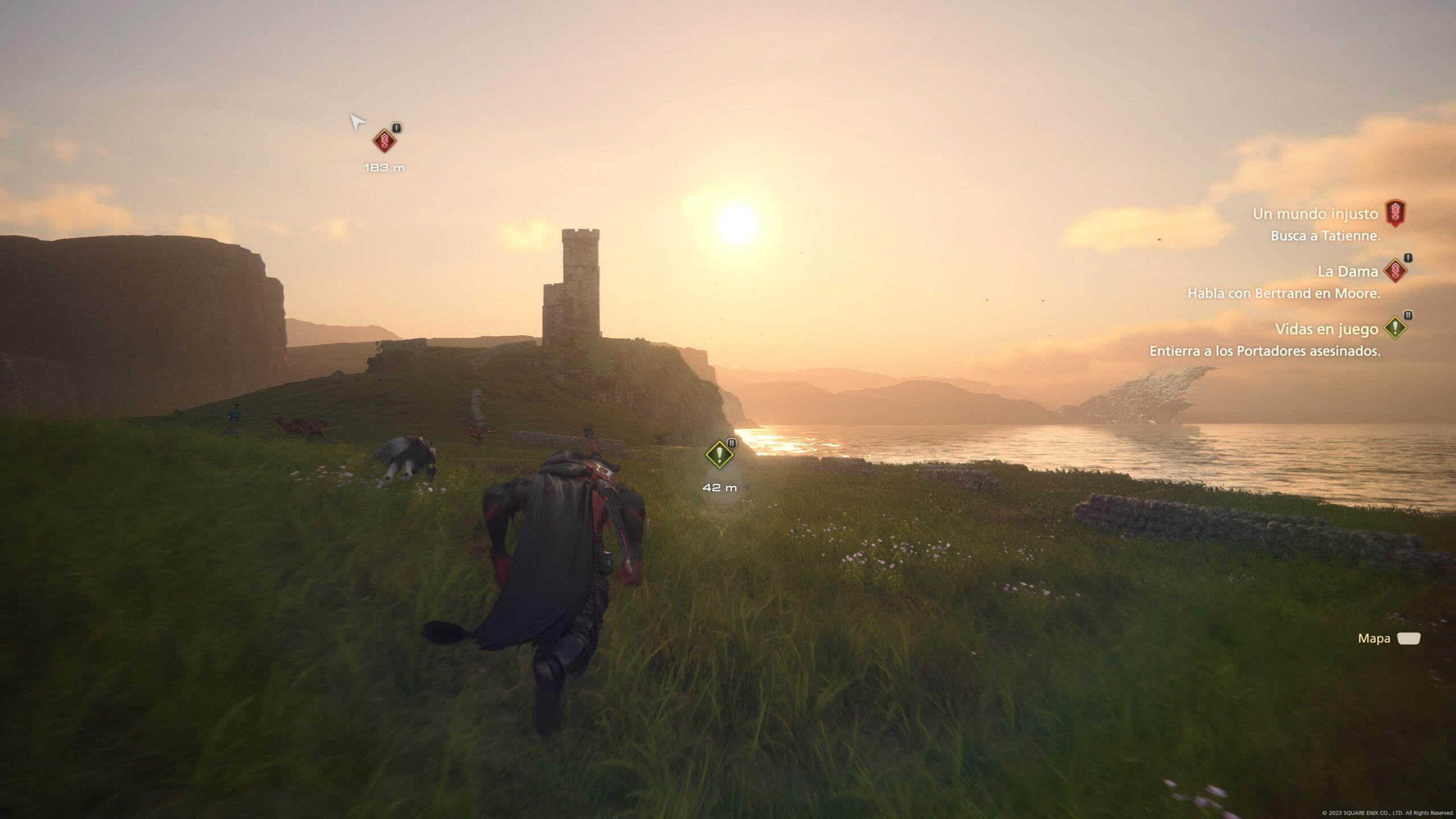Screen dimensions: 1456x819
Task: Open the Mapa map prompt
Action: point(1389,639)
